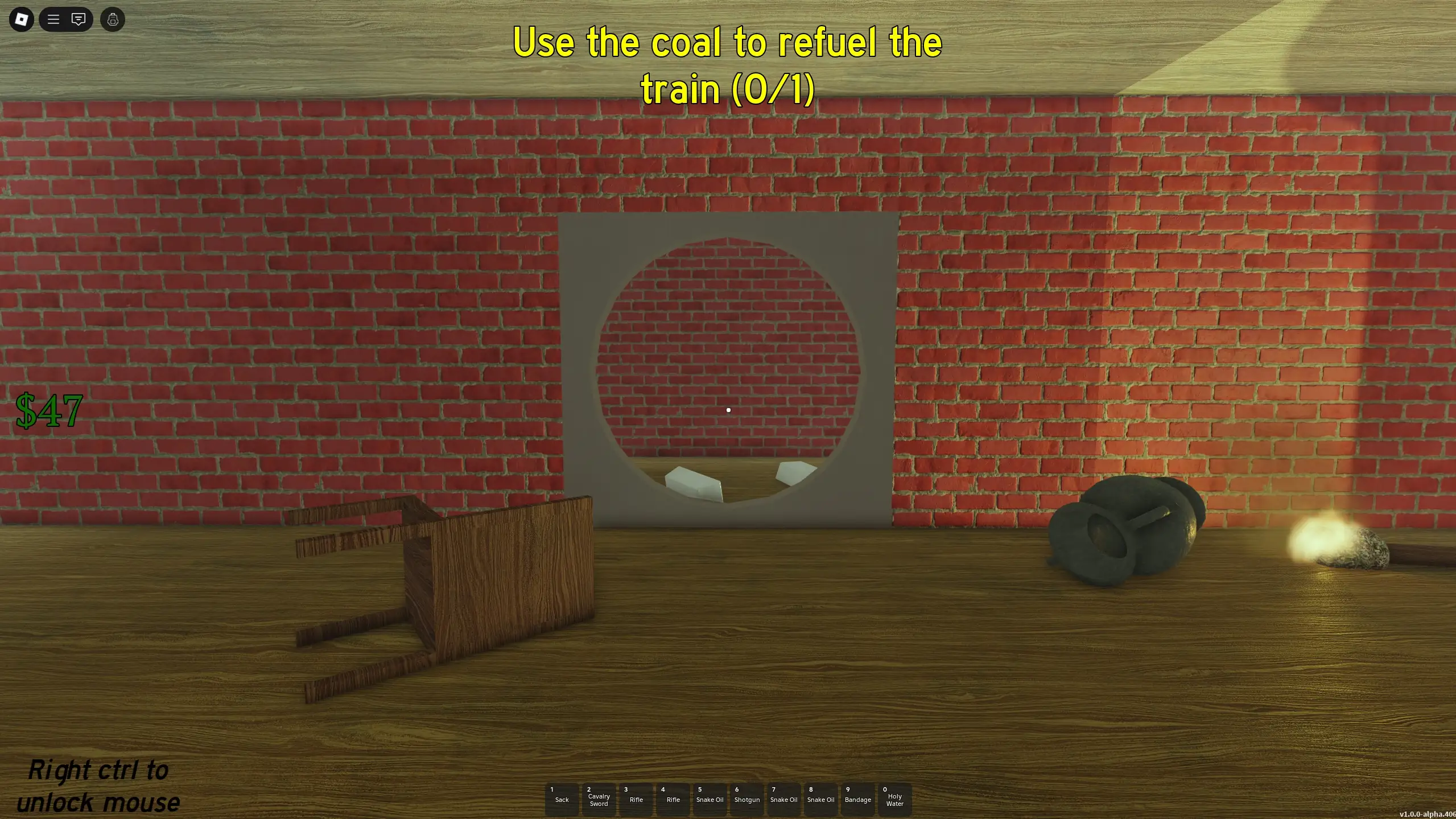Equip the Shotgun hotbar slot
This screenshot has height=819, width=1456.
click(746, 799)
